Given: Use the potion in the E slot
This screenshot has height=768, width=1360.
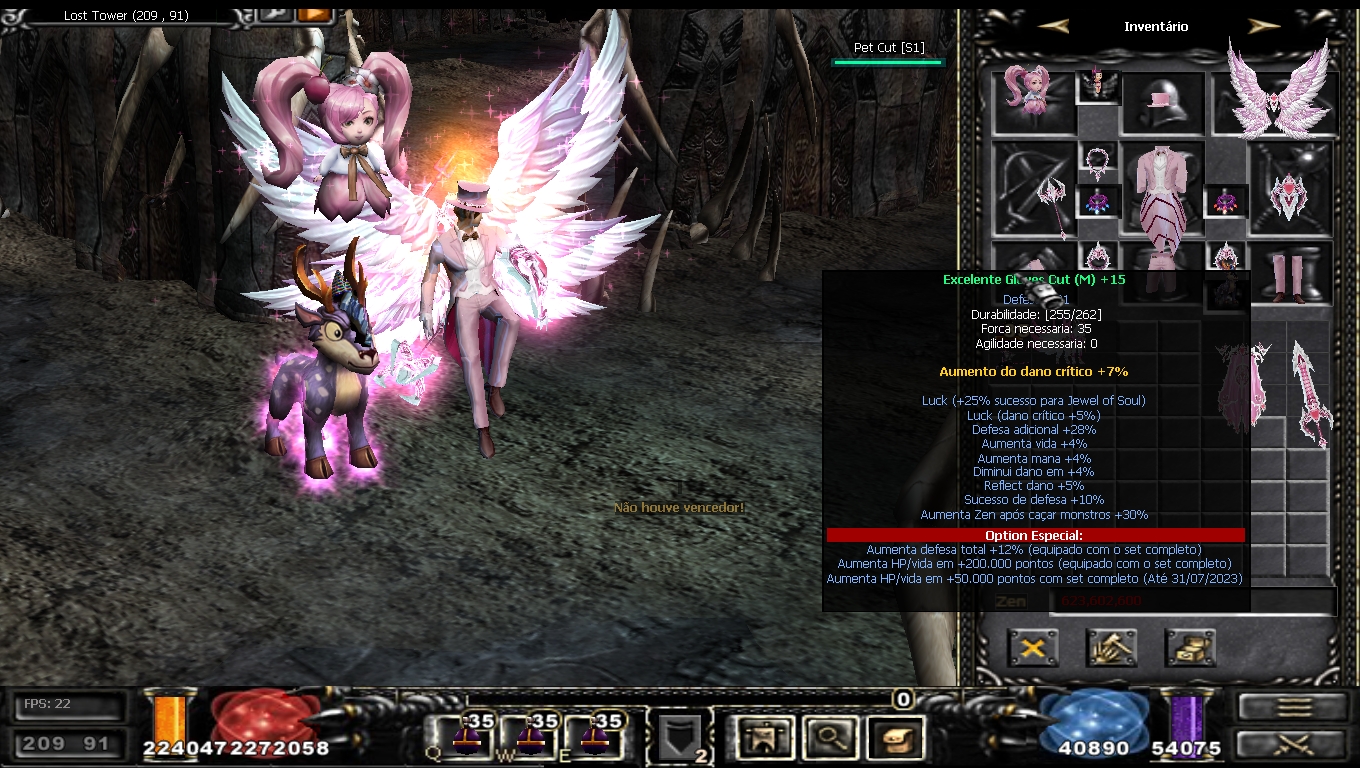Looking at the screenshot, I should pos(596,736).
